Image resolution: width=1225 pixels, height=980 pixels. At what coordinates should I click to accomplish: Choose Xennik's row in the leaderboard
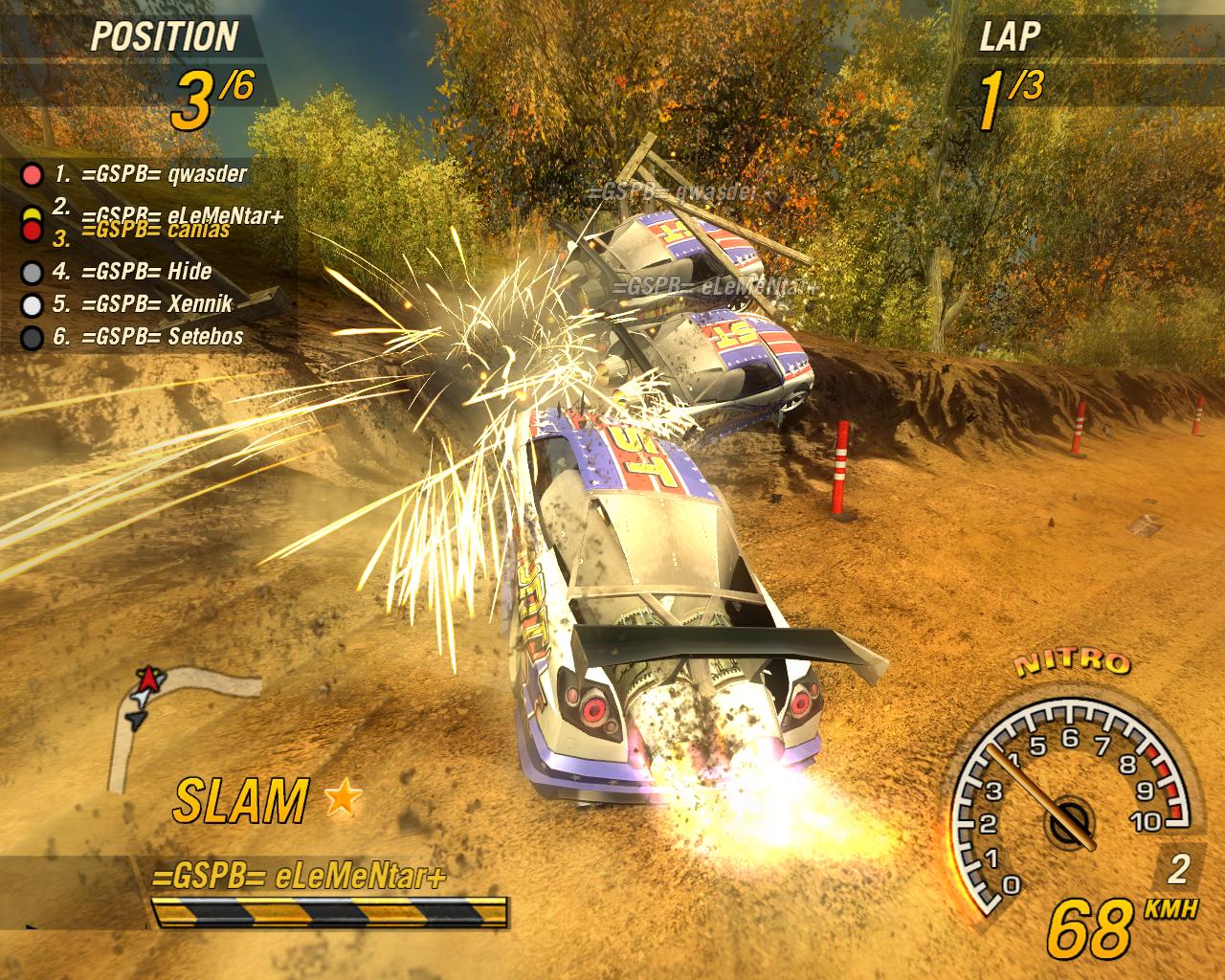point(144,304)
